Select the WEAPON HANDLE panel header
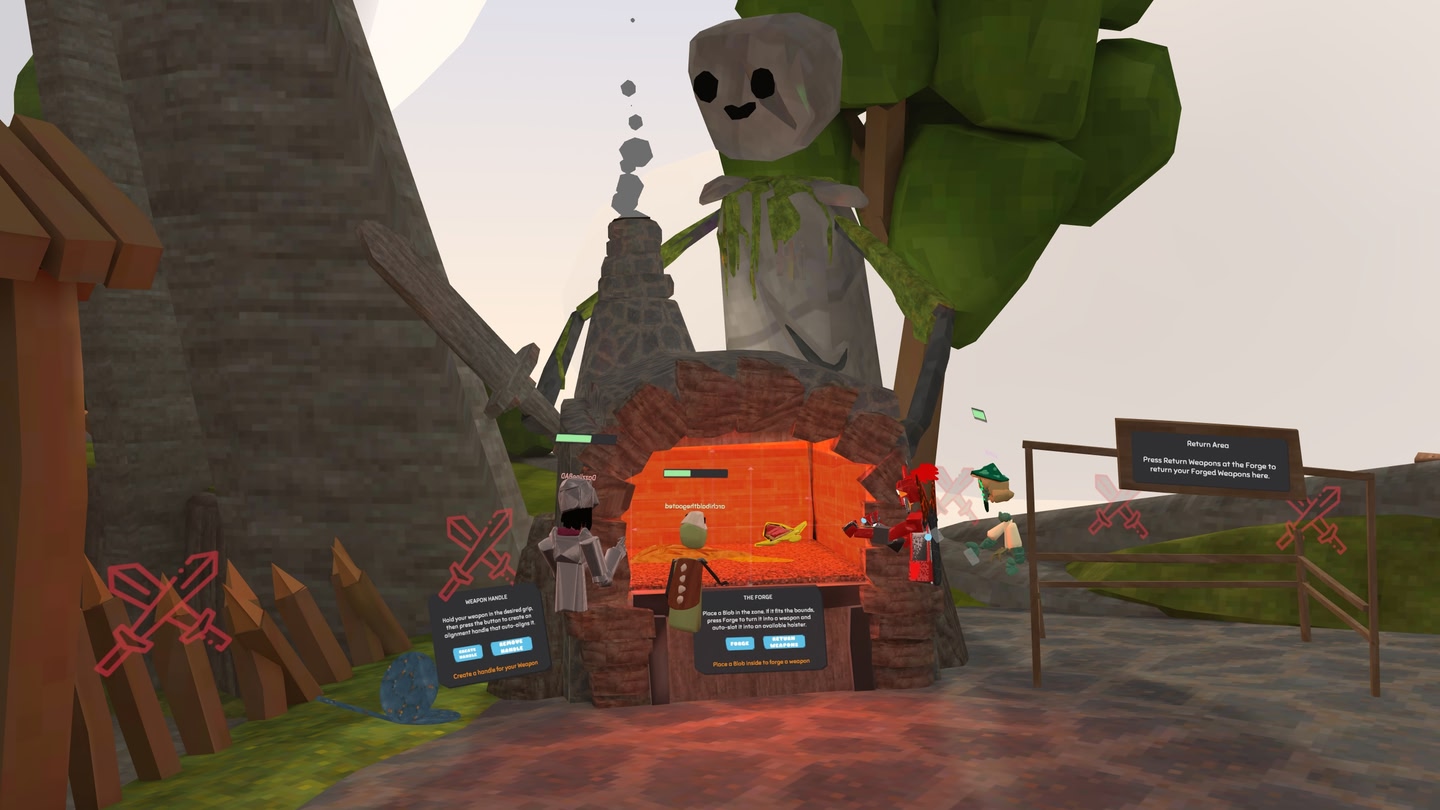 (486, 598)
